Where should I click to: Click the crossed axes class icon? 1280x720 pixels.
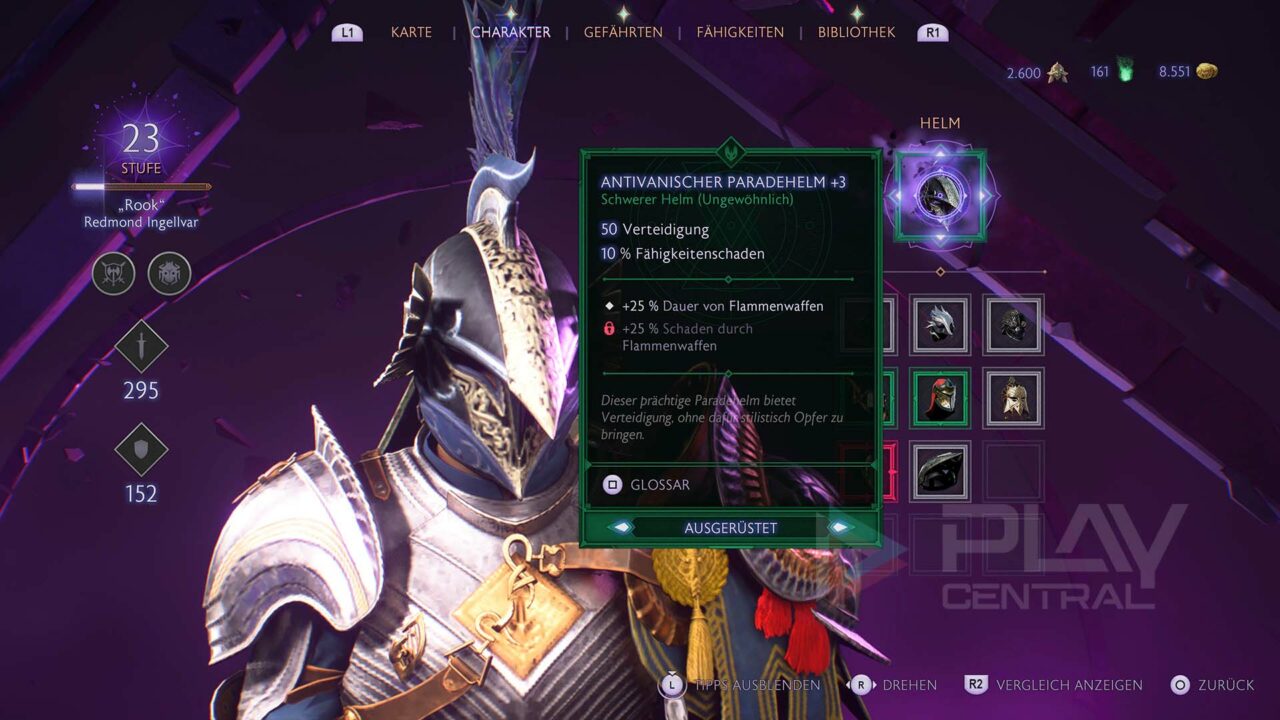(114, 273)
